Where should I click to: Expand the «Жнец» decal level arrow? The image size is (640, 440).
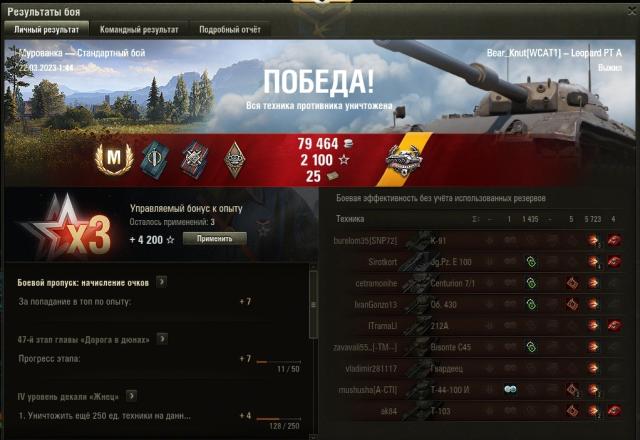pos(133,397)
